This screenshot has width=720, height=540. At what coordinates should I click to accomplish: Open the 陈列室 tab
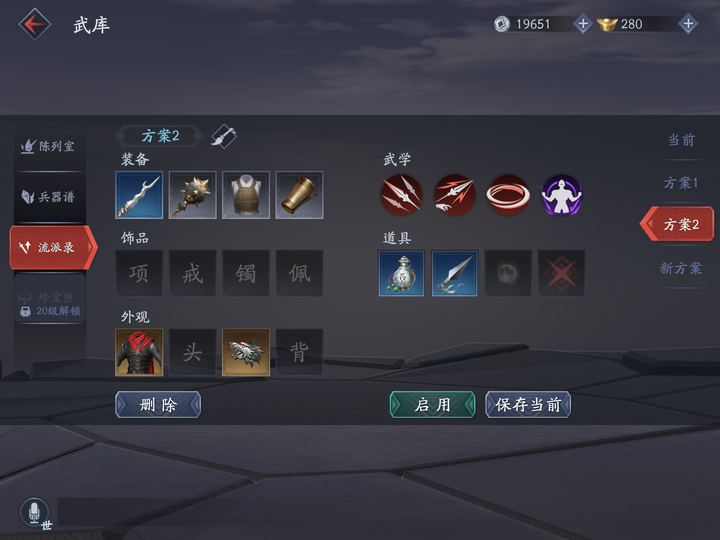(49, 146)
